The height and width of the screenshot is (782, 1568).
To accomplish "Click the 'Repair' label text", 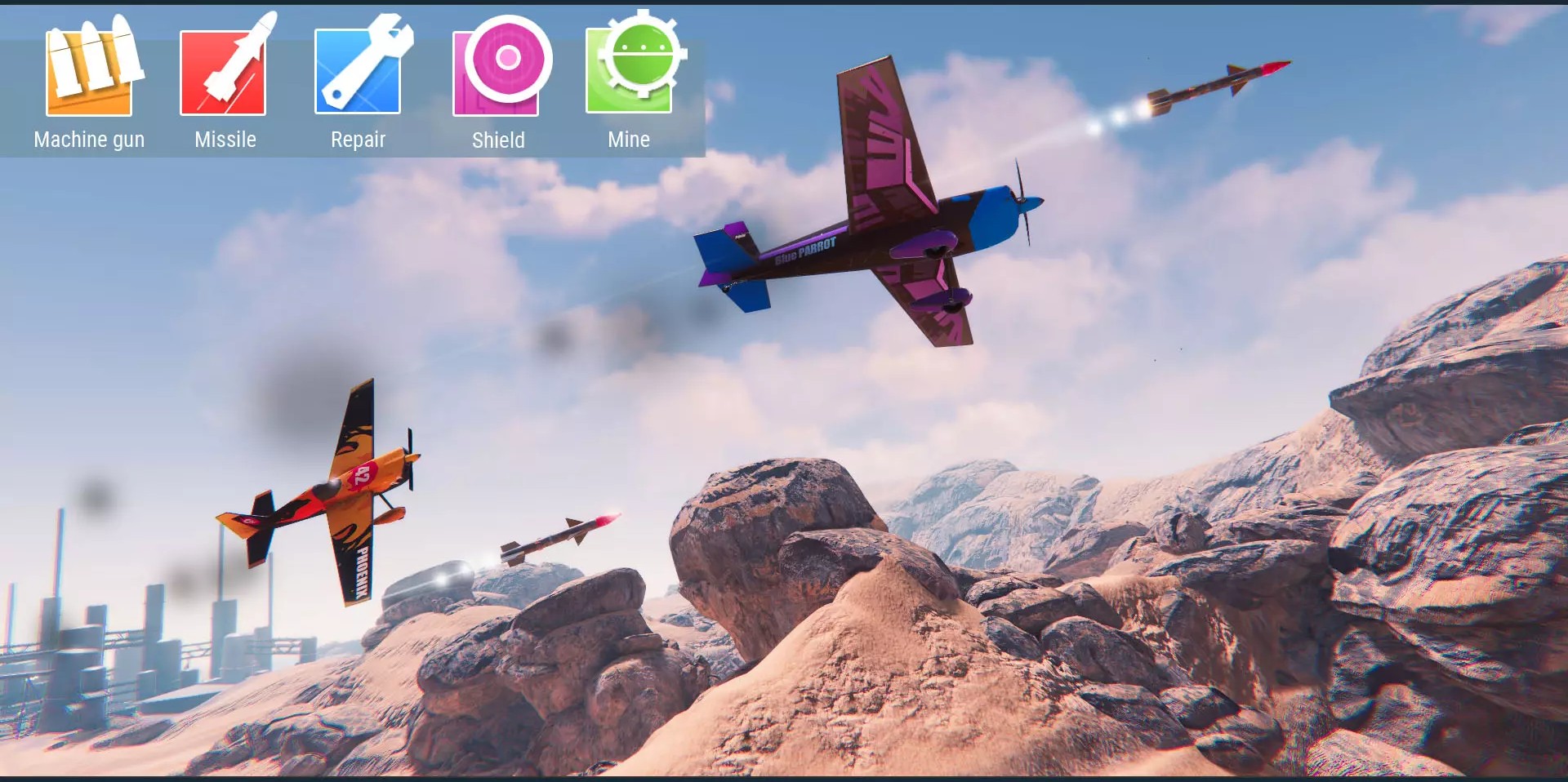I will click(x=357, y=140).
